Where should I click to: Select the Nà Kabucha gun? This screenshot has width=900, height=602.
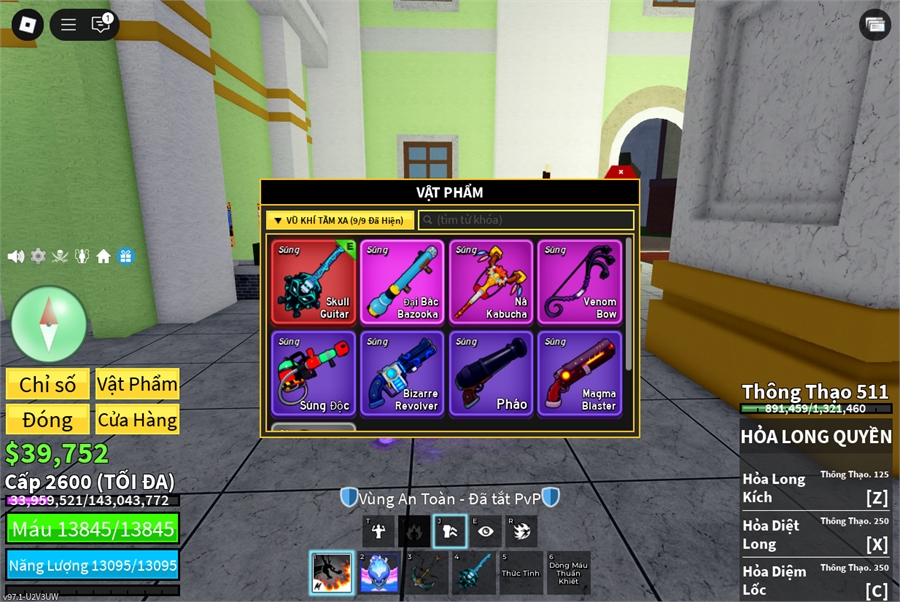click(490, 282)
